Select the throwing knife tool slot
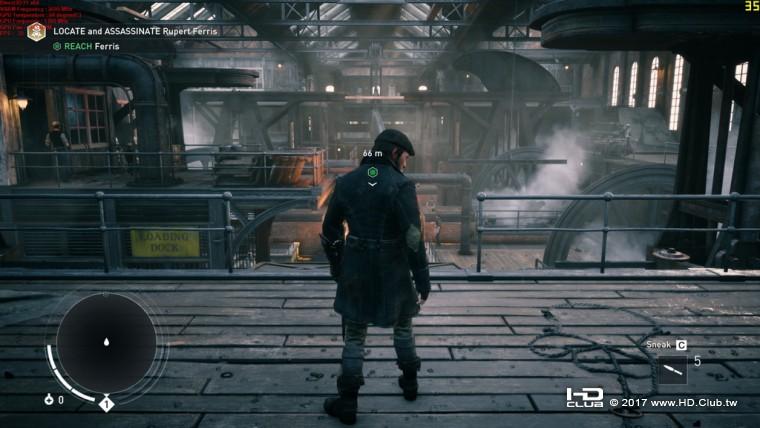Viewport: 760px width, 428px height. [673, 368]
